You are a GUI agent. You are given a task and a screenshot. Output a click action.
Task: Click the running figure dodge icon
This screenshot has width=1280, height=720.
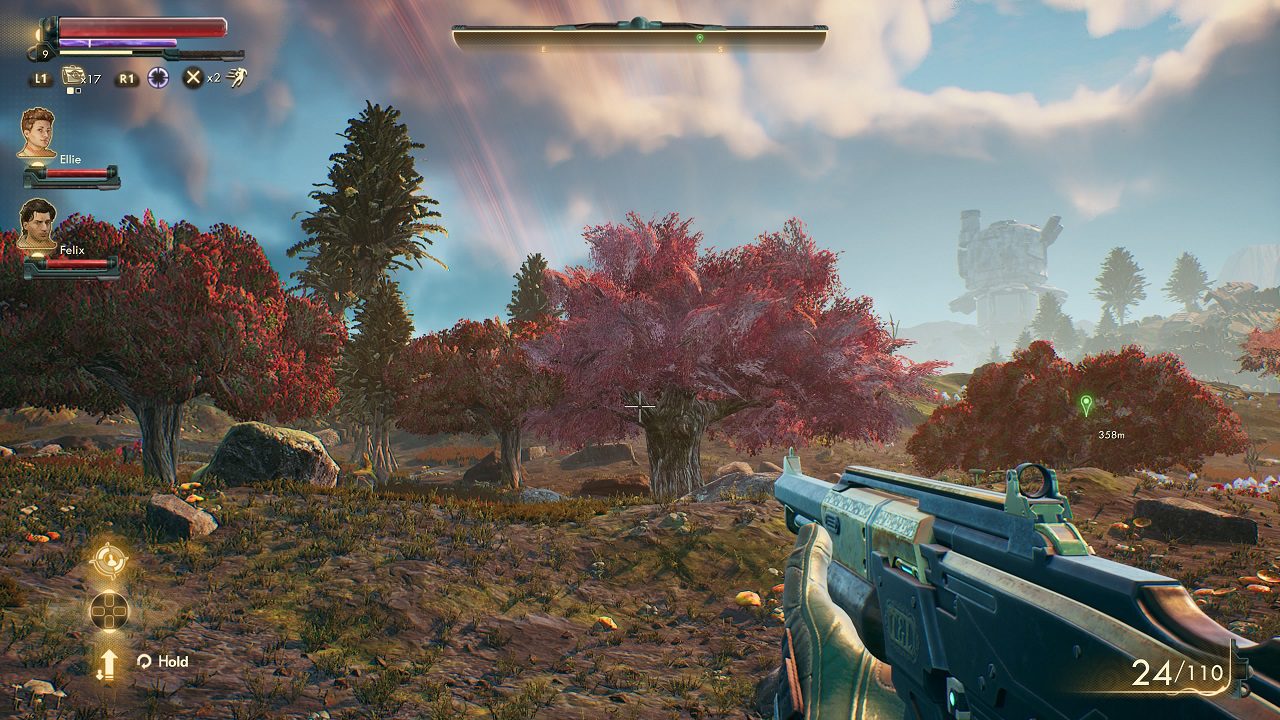236,77
